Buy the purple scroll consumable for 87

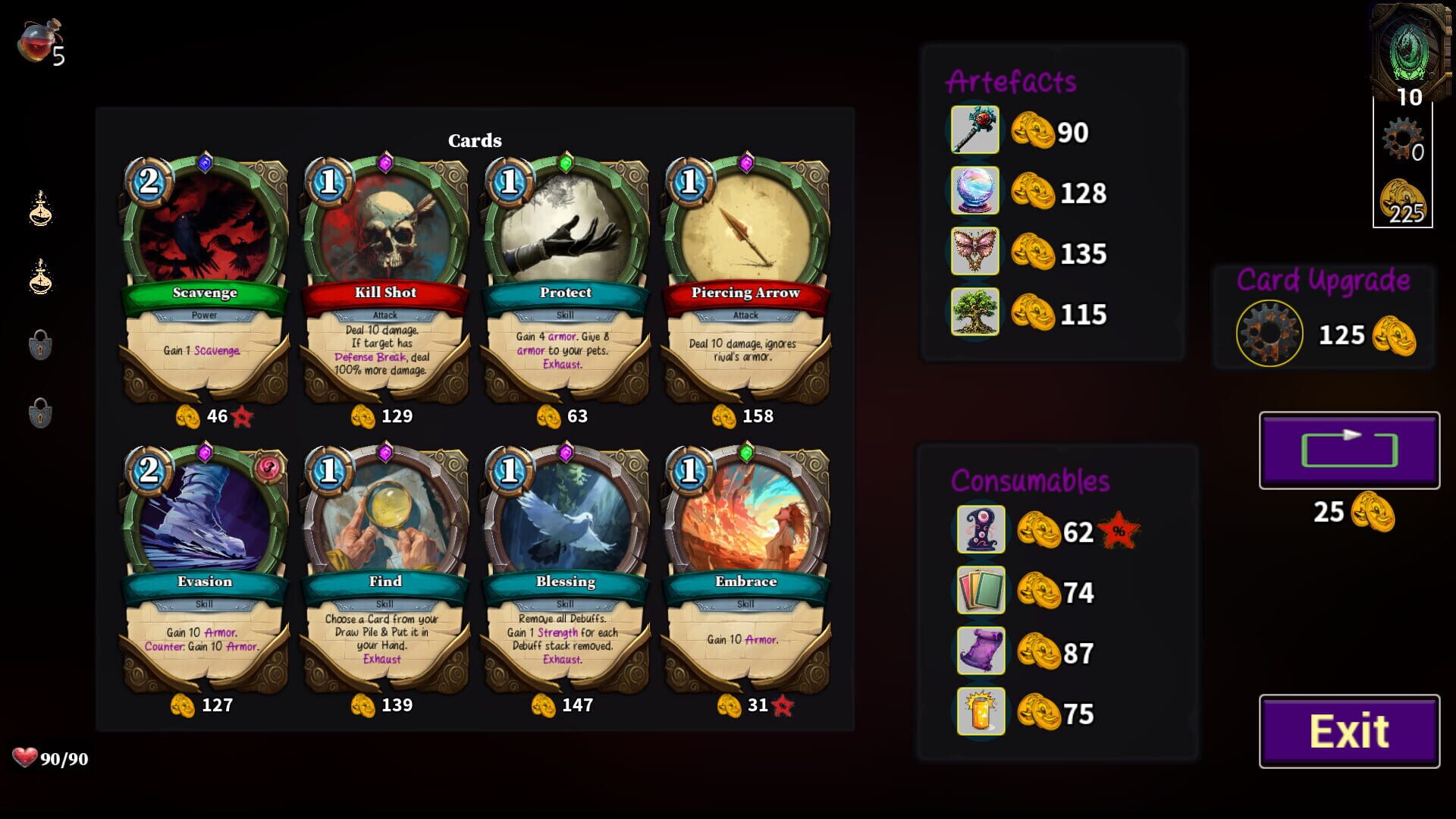tap(981, 651)
